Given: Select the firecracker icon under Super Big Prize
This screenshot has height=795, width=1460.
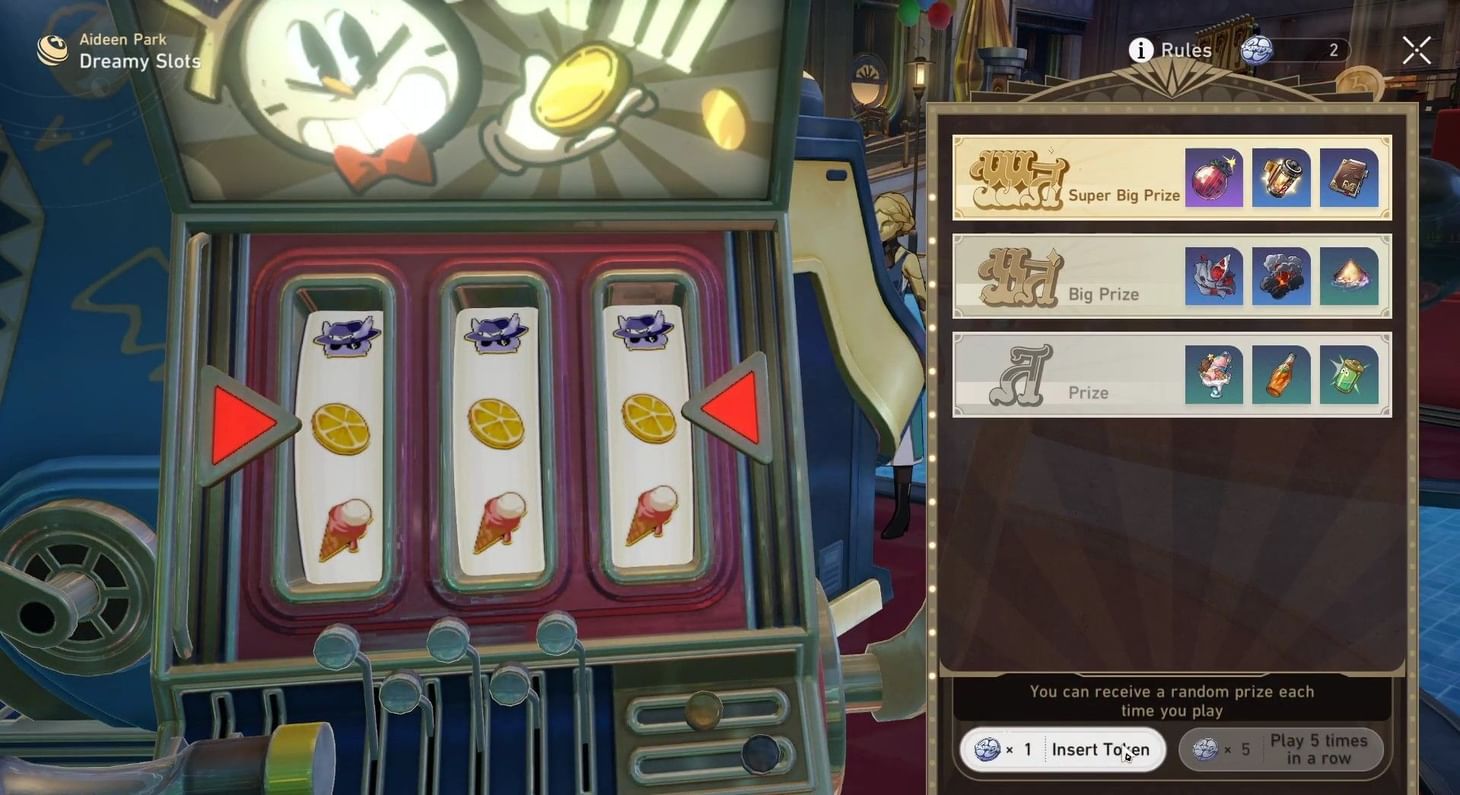Looking at the screenshot, I should [x=1281, y=177].
